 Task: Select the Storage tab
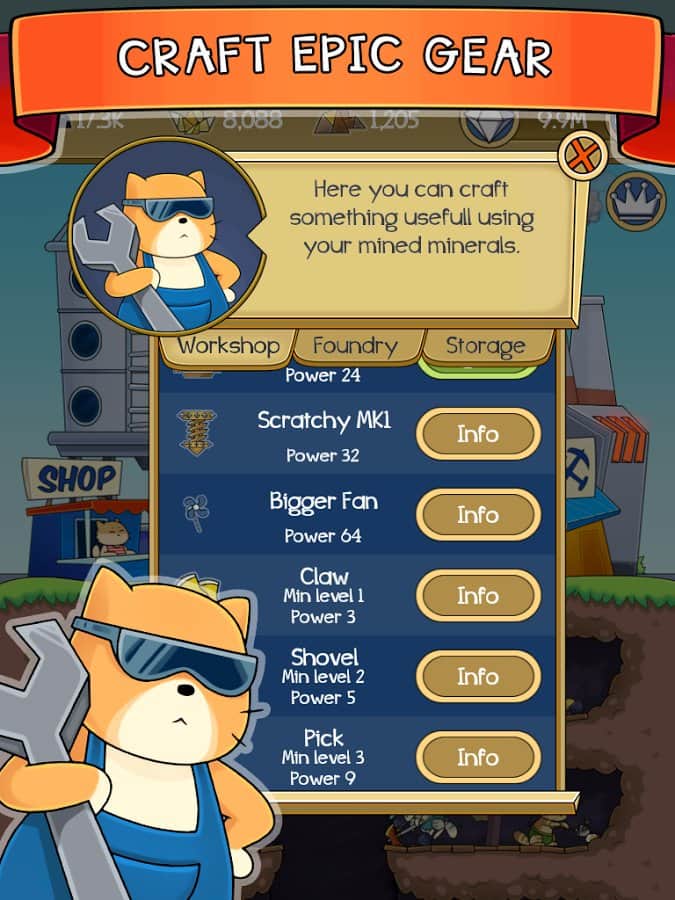click(485, 346)
